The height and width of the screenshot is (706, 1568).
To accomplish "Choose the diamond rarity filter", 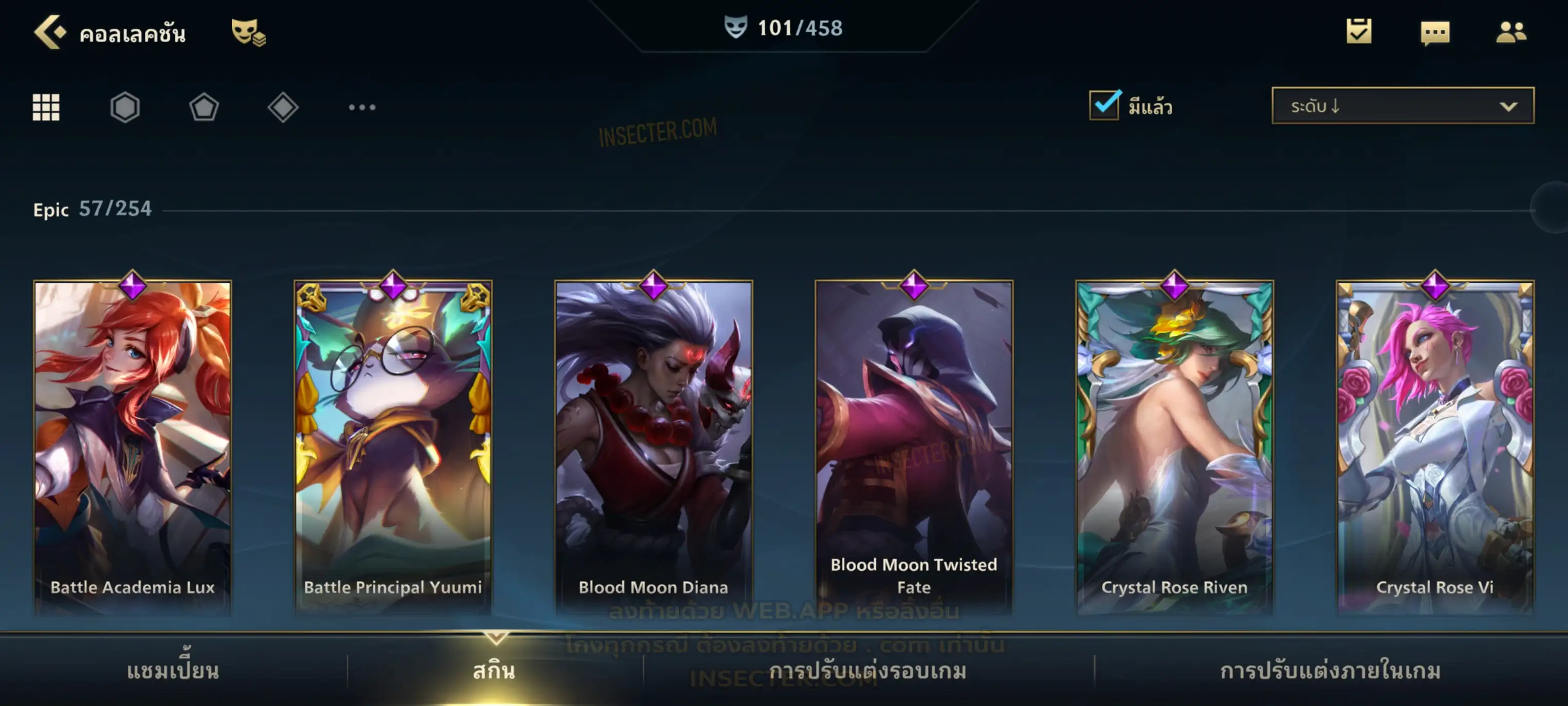I will 283,107.
